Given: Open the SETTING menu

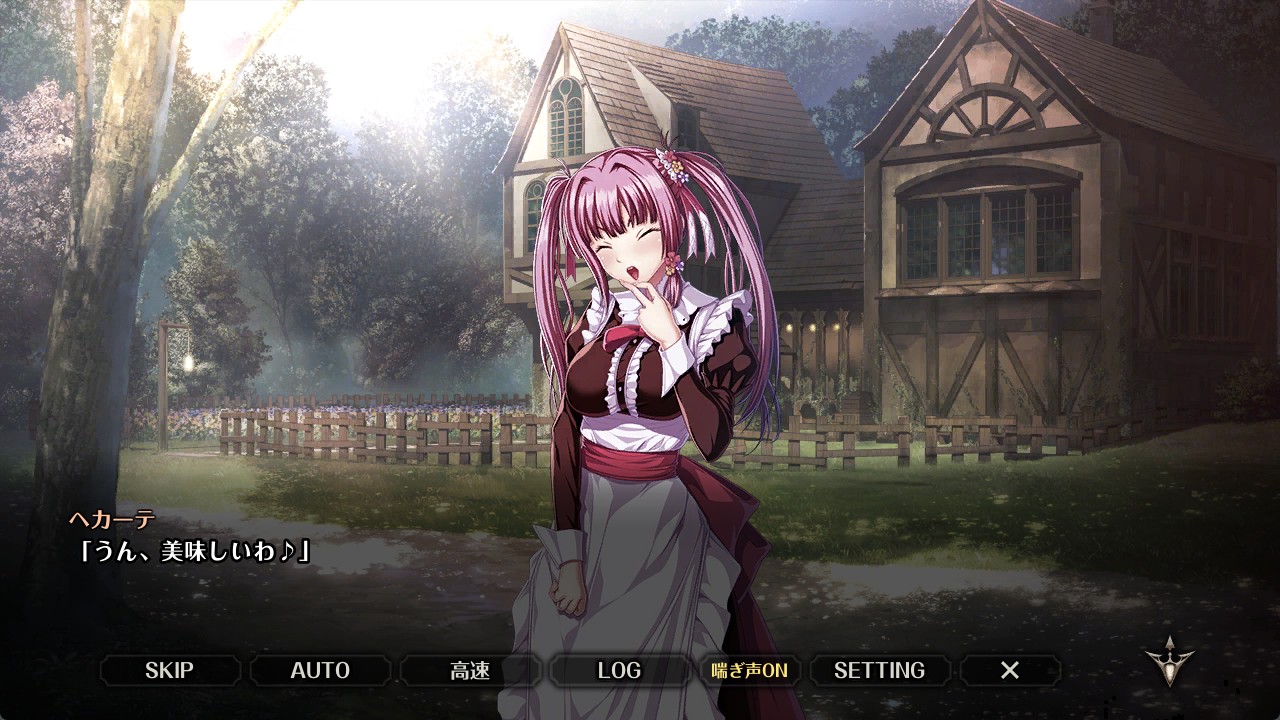Looking at the screenshot, I should point(879,670).
